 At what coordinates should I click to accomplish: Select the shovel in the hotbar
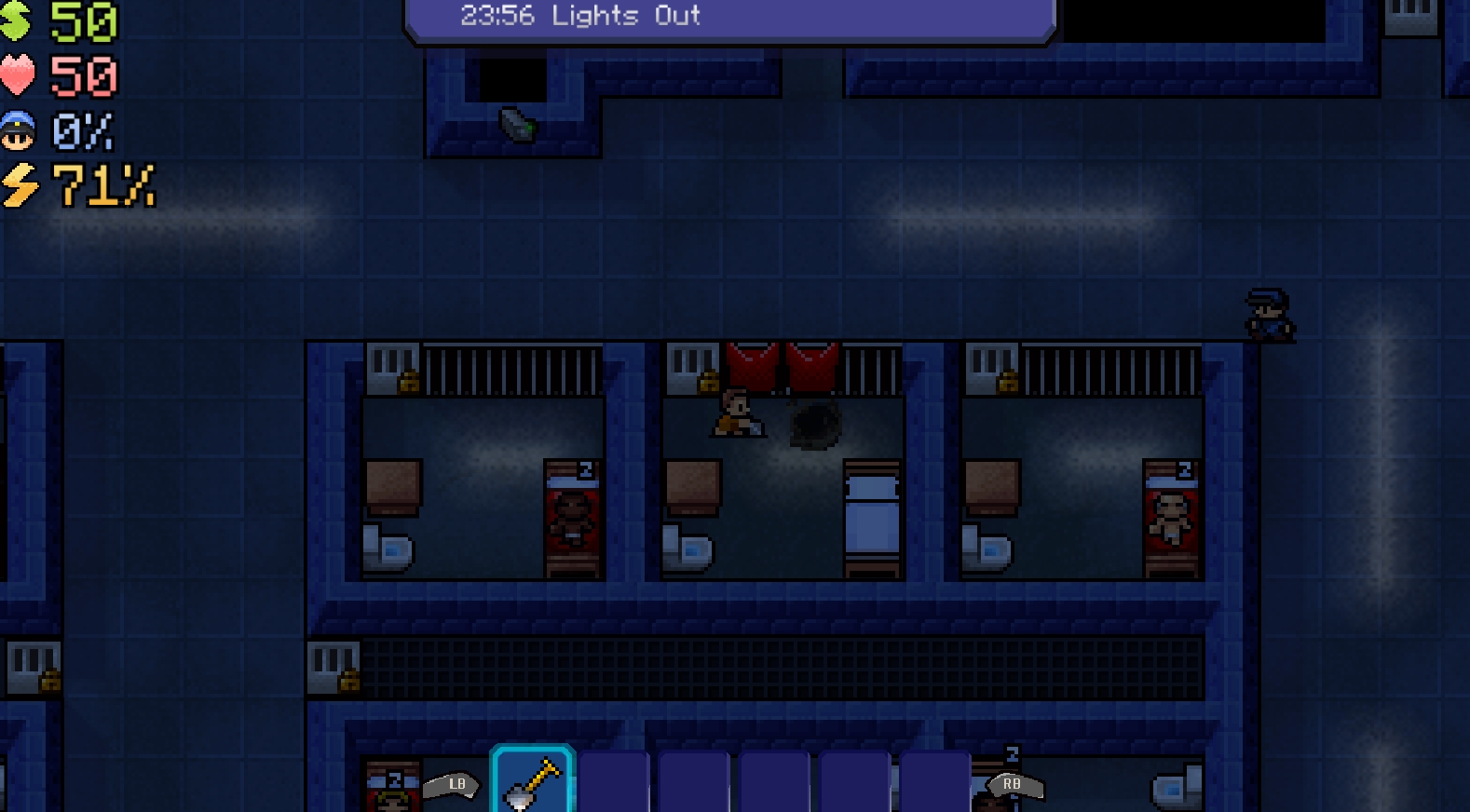[x=532, y=778]
